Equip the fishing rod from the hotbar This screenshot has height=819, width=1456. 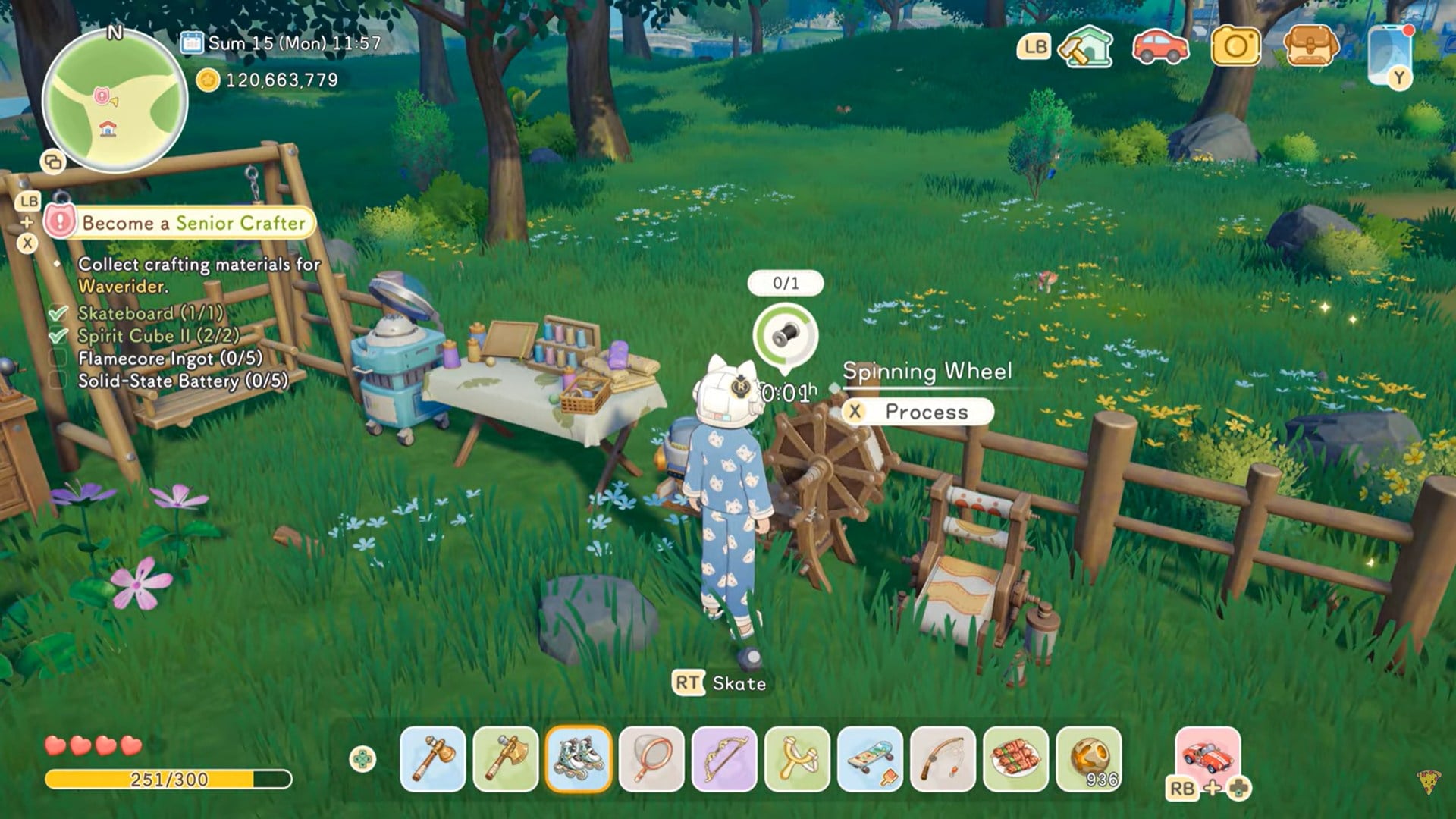[943, 759]
